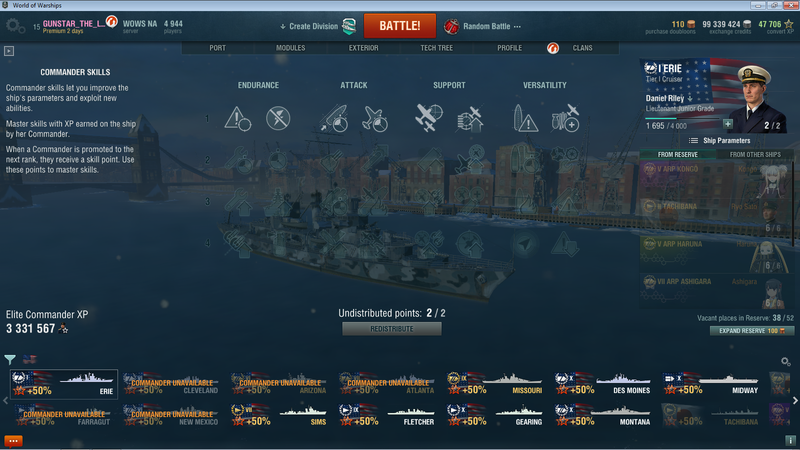Select the Missouri in the ship carousel

pos(495,385)
